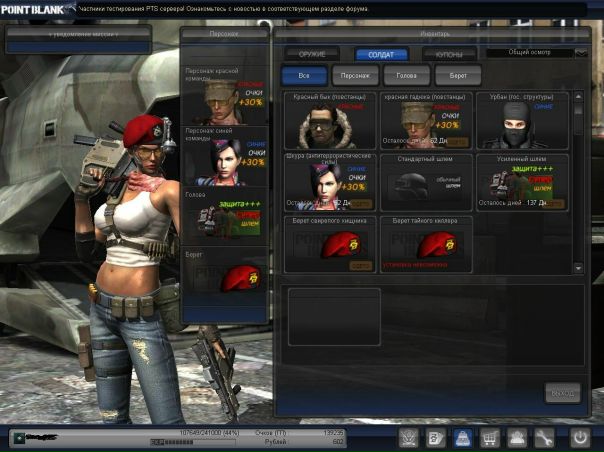Filter inventory by Голова
Viewport: 604px width, 452px height.
pos(407,75)
